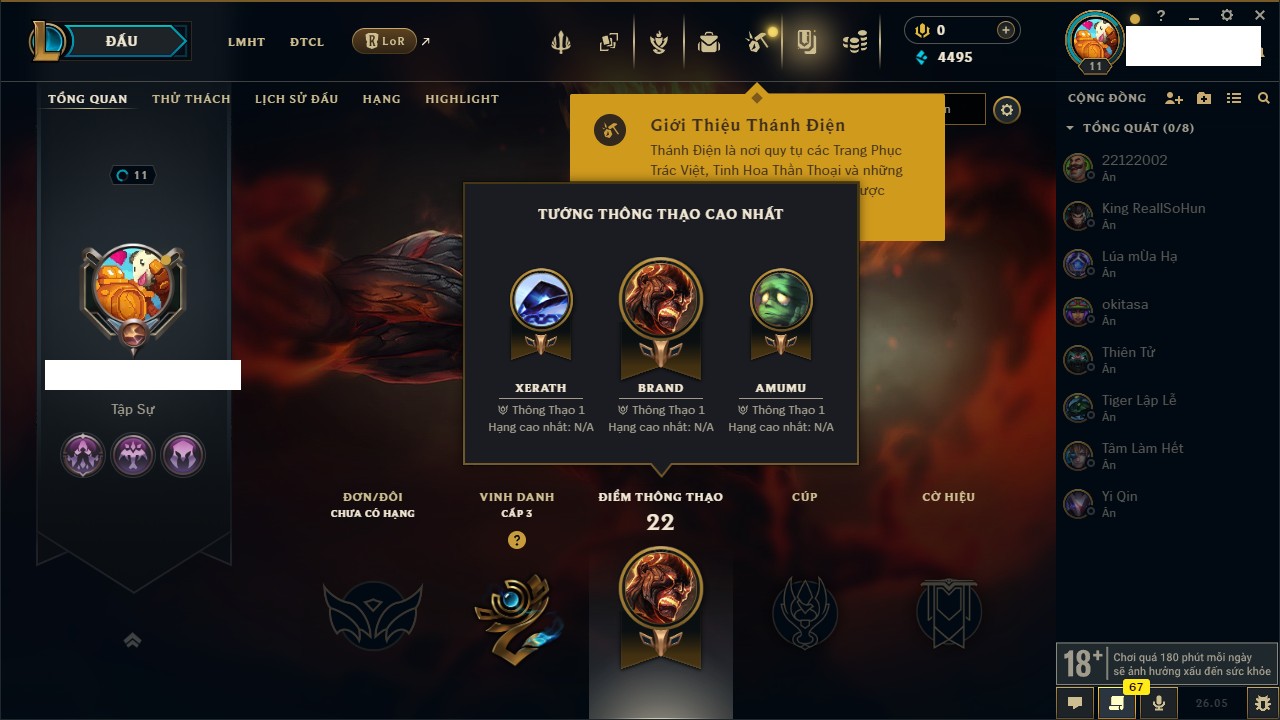The image size is (1280, 720).
Task: Start a match with the ĐẤU button
Action: 122,41
